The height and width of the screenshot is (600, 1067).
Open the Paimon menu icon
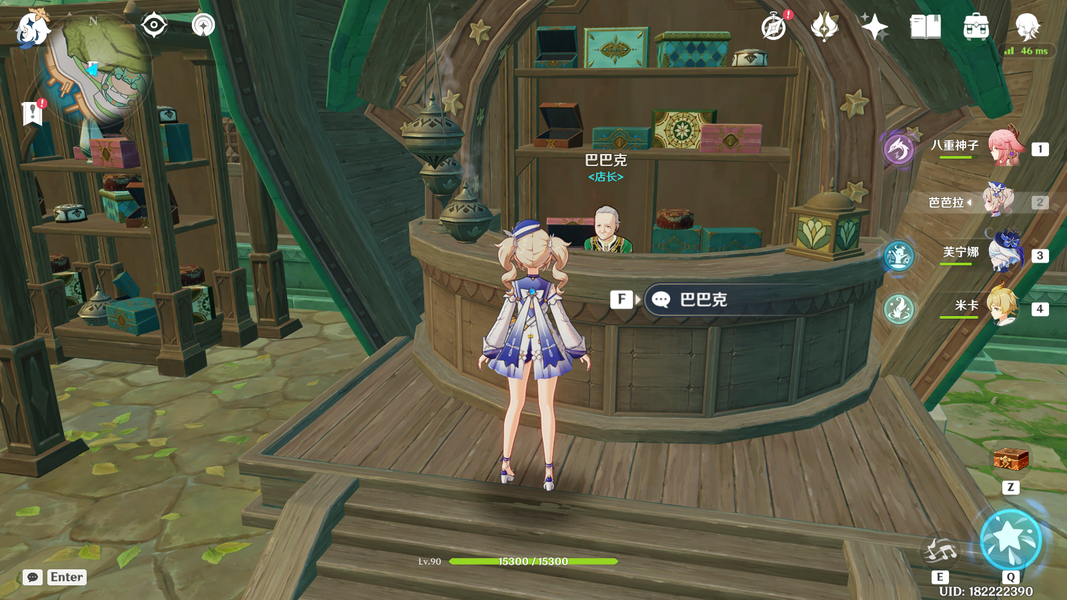[x=33, y=27]
